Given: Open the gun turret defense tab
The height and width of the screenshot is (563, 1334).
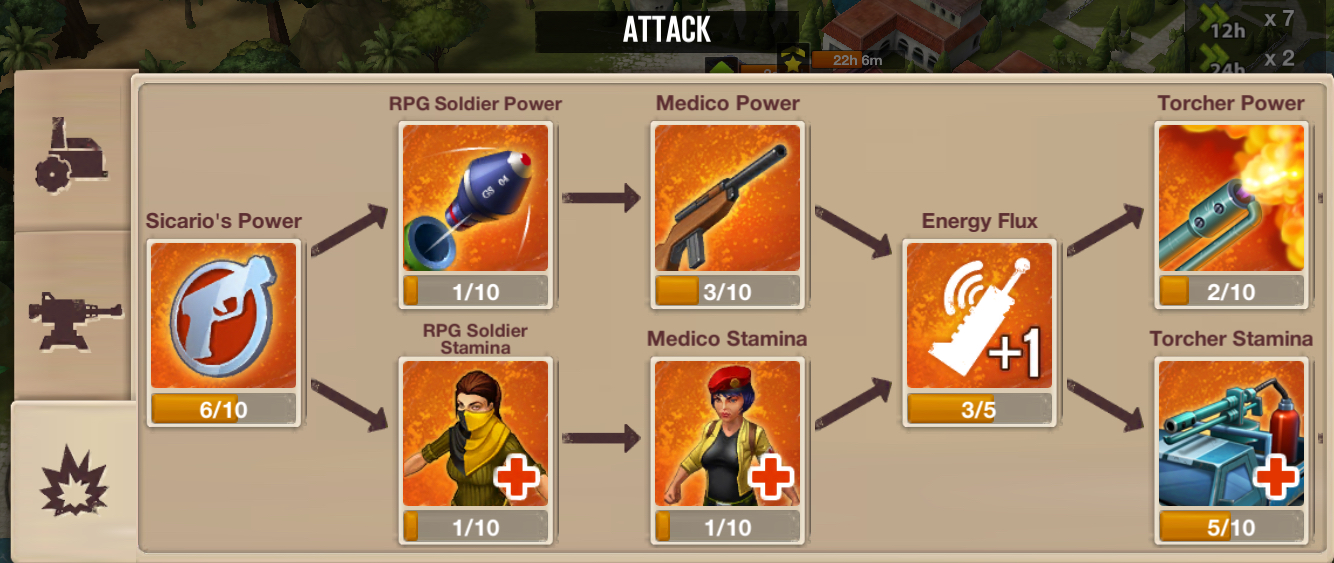Looking at the screenshot, I should [72, 316].
